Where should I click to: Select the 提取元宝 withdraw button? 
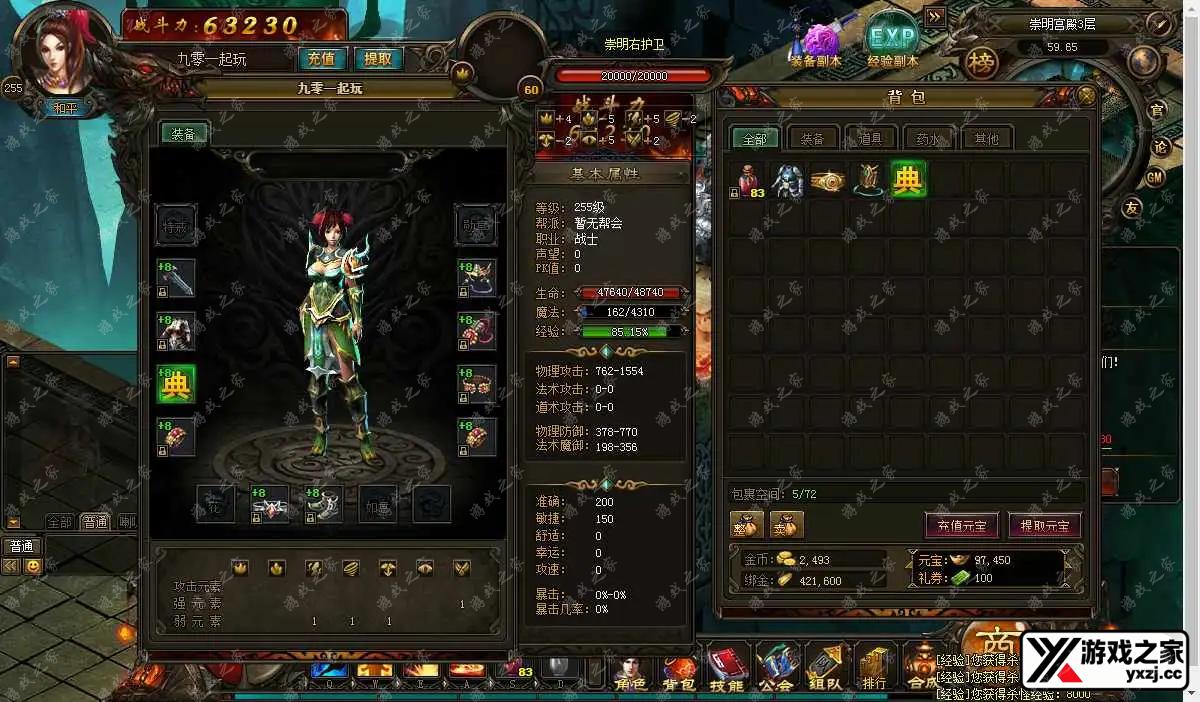[x=1044, y=525]
